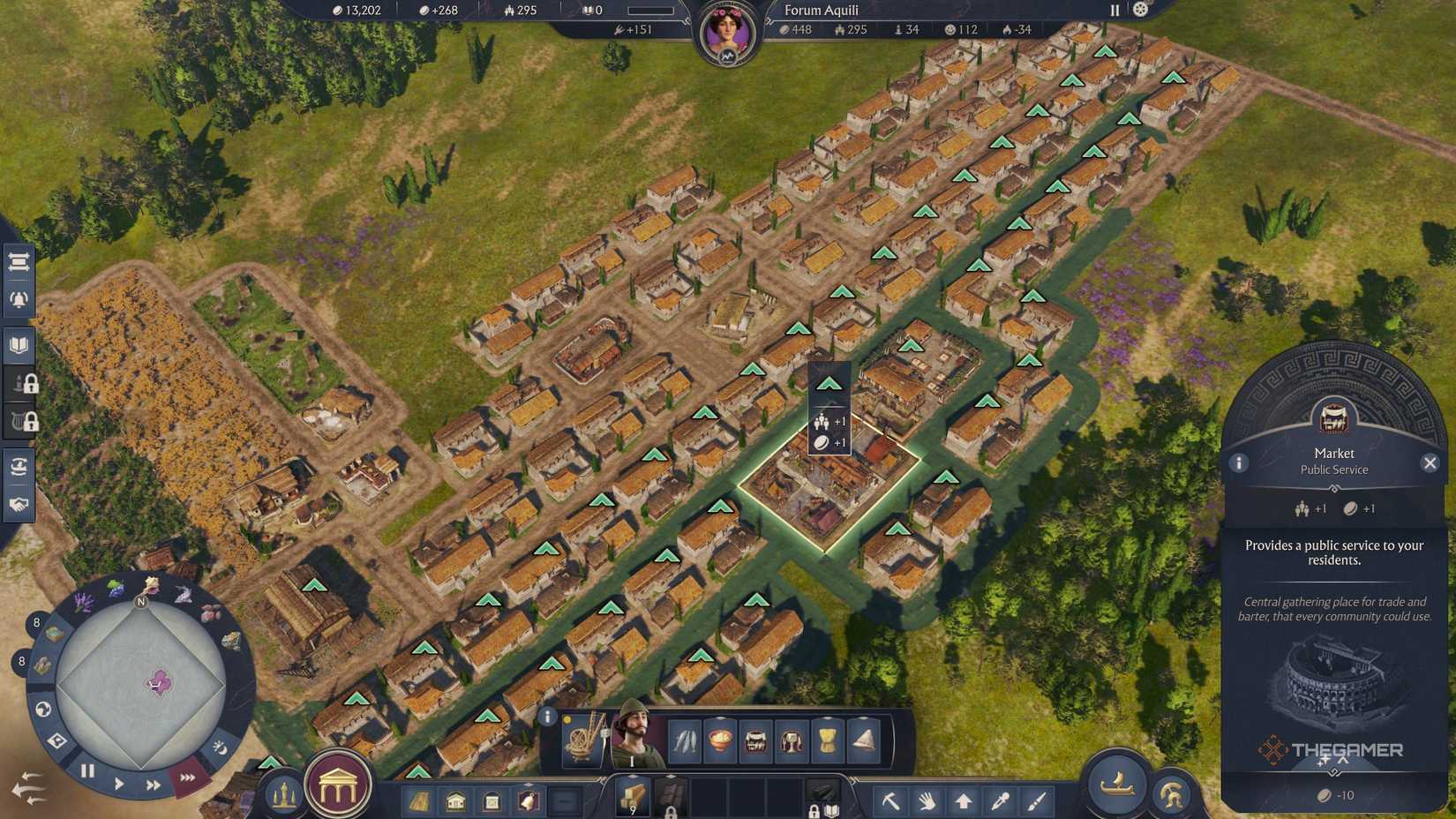Pick the demolish pickaxe tool

[891, 800]
